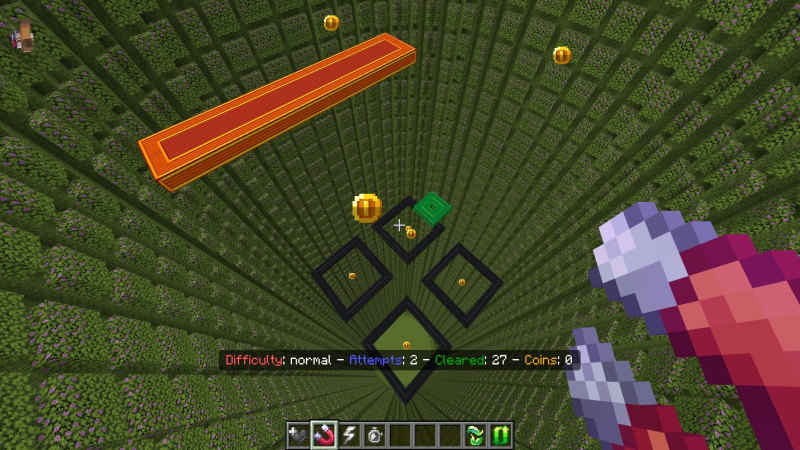Select the stopwatch hotbar slot
The height and width of the screenshot is (450, 800).
click(x=375, y=435)
